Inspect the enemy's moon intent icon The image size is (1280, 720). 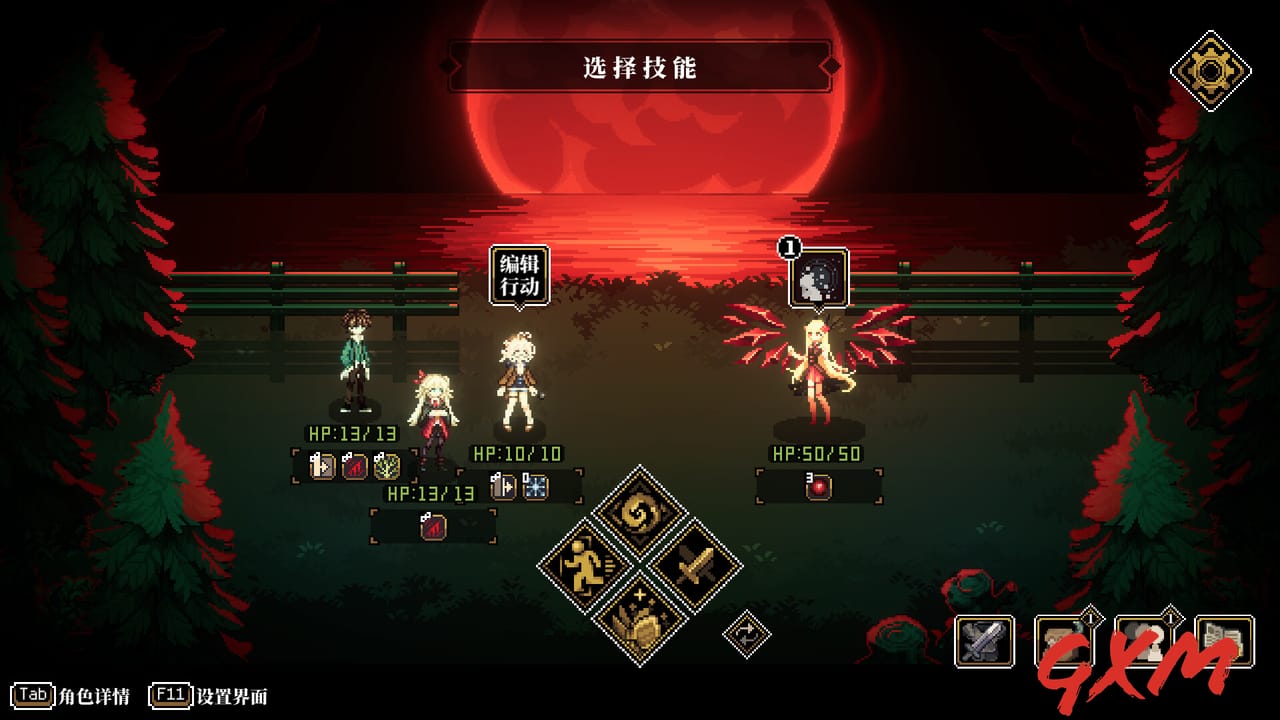tap(819, 278)
